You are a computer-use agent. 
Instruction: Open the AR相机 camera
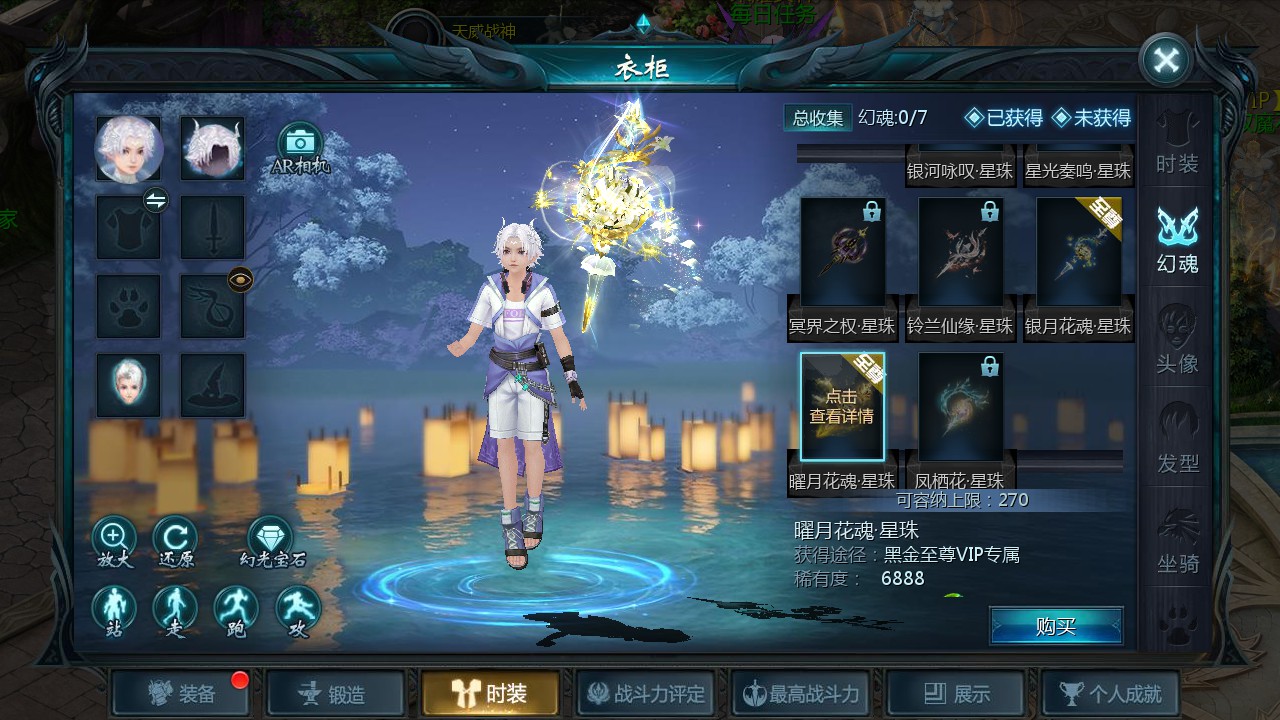click(x=300, y=148)
